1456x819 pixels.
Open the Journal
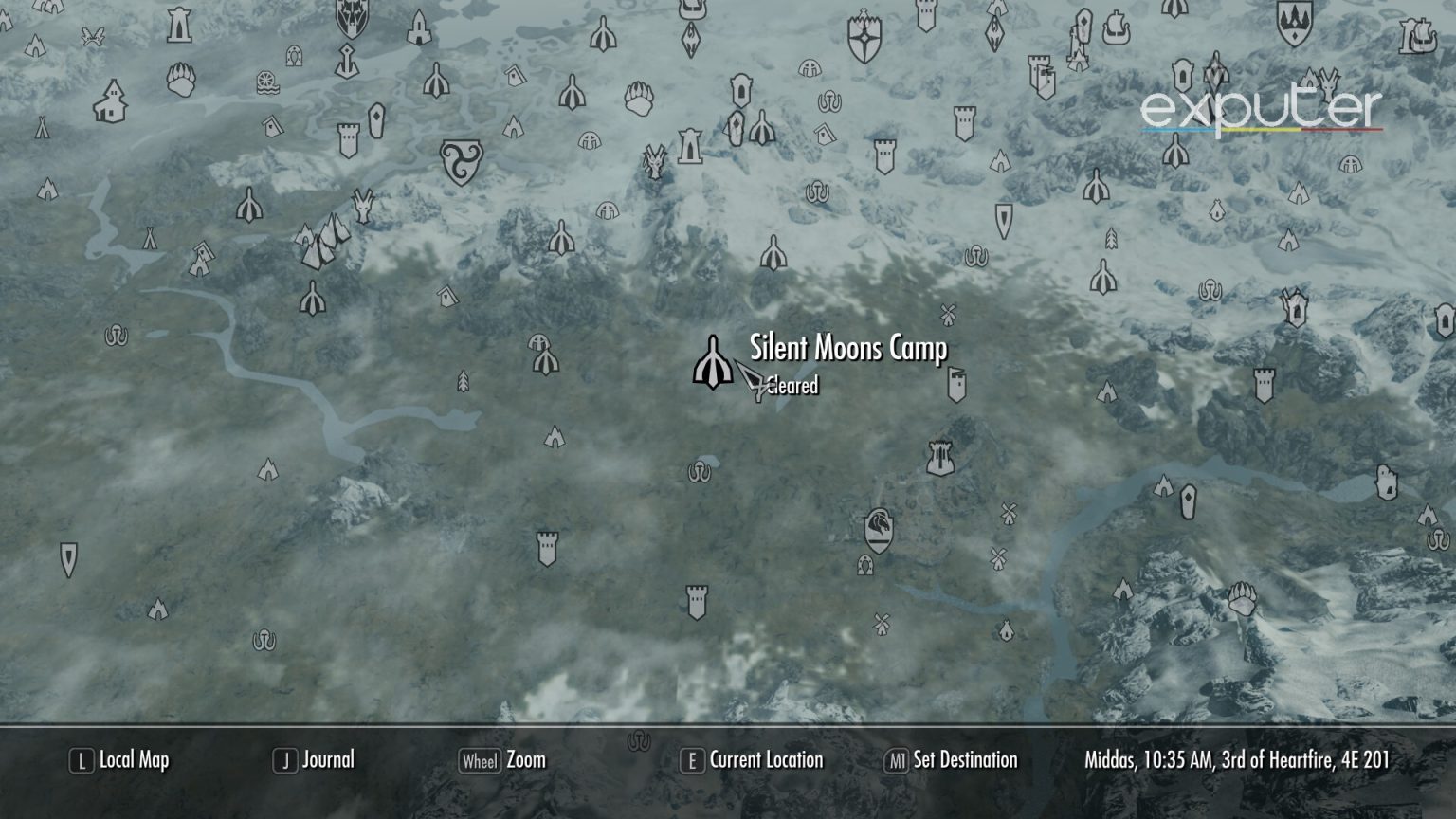[327, 759]
